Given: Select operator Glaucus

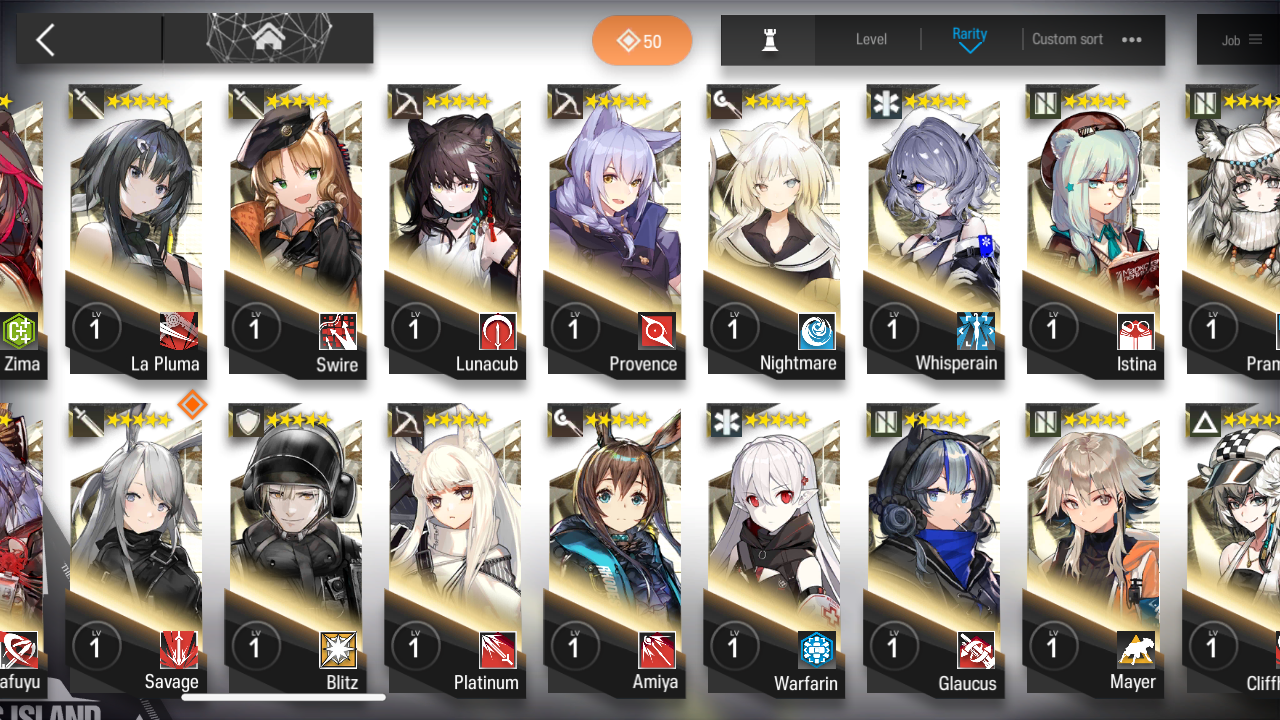Looking at the screenshot, I should pos(934,550).
